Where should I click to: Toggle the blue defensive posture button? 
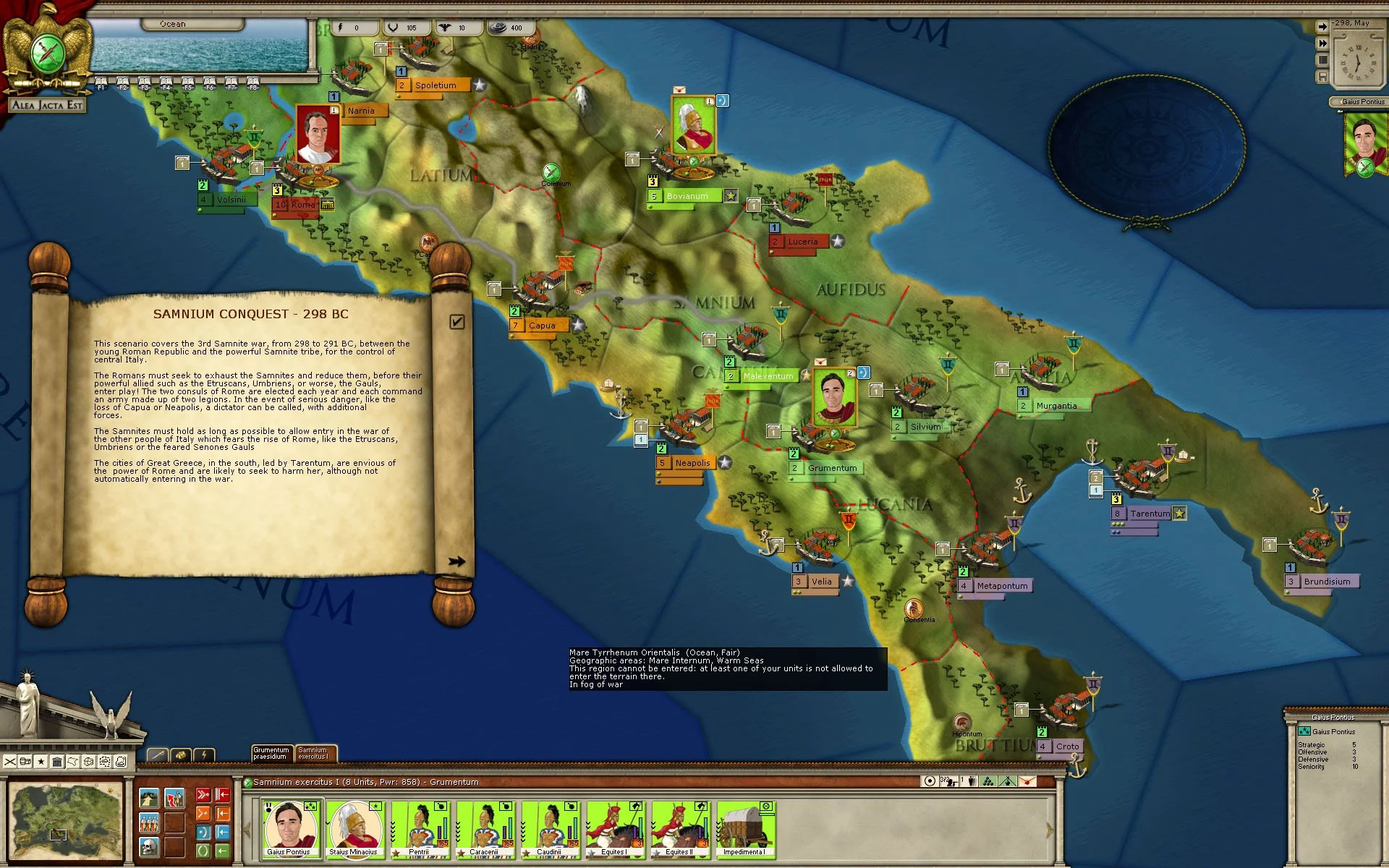point(203,832)
